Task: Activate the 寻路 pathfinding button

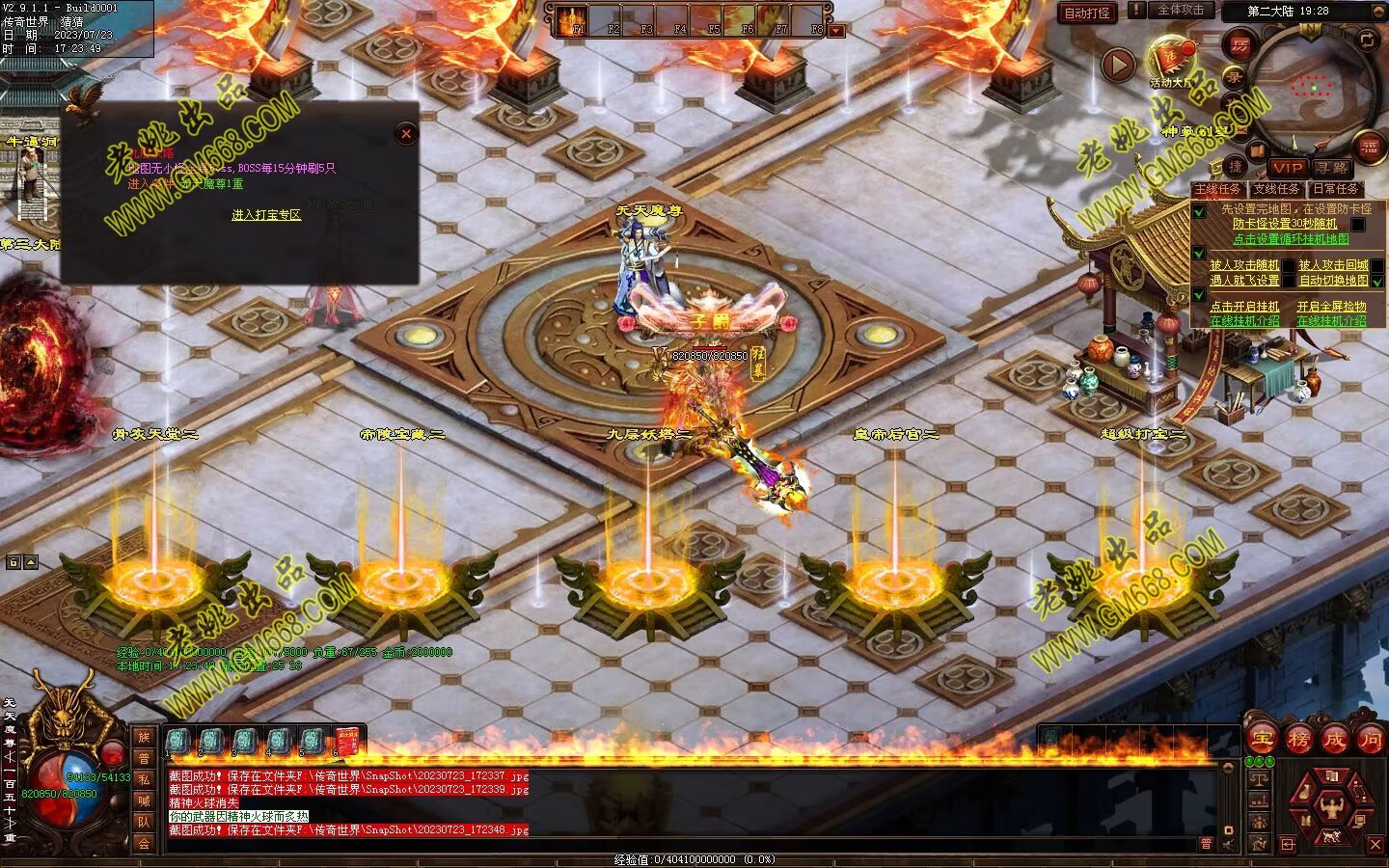Action: tap(1331, 168)
